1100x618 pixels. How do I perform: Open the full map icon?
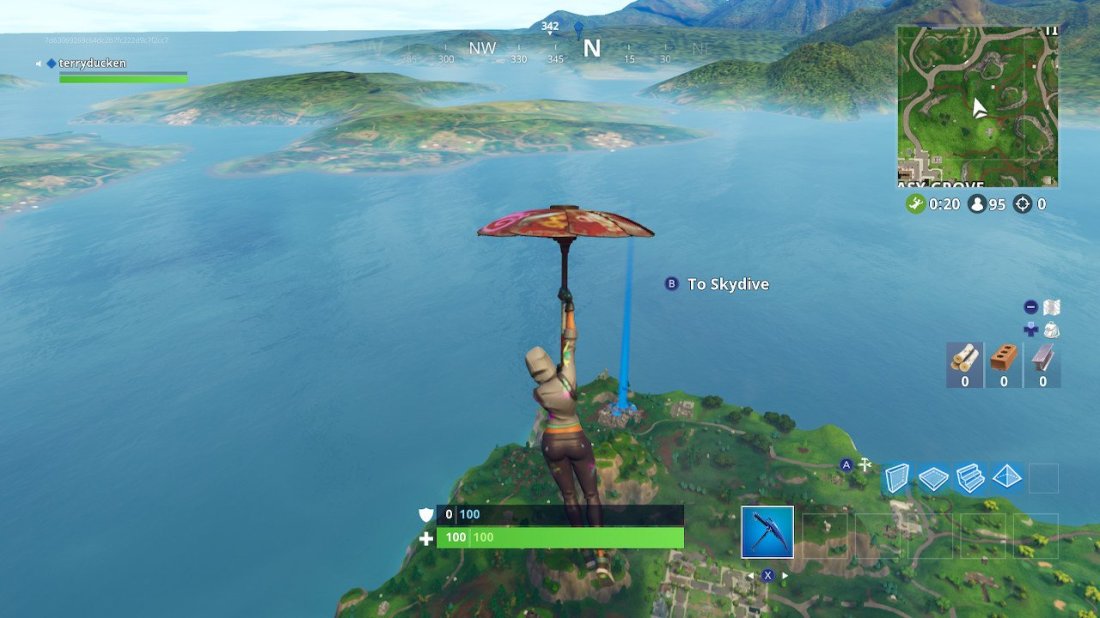(x=1051, y=307)
